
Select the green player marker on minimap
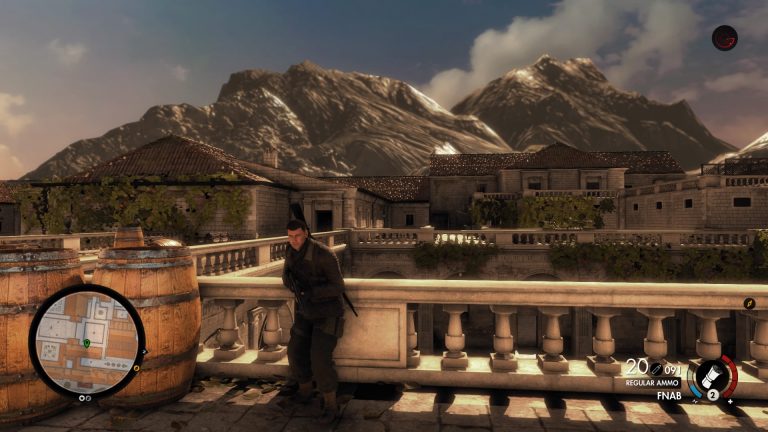(x=87, y=343)
